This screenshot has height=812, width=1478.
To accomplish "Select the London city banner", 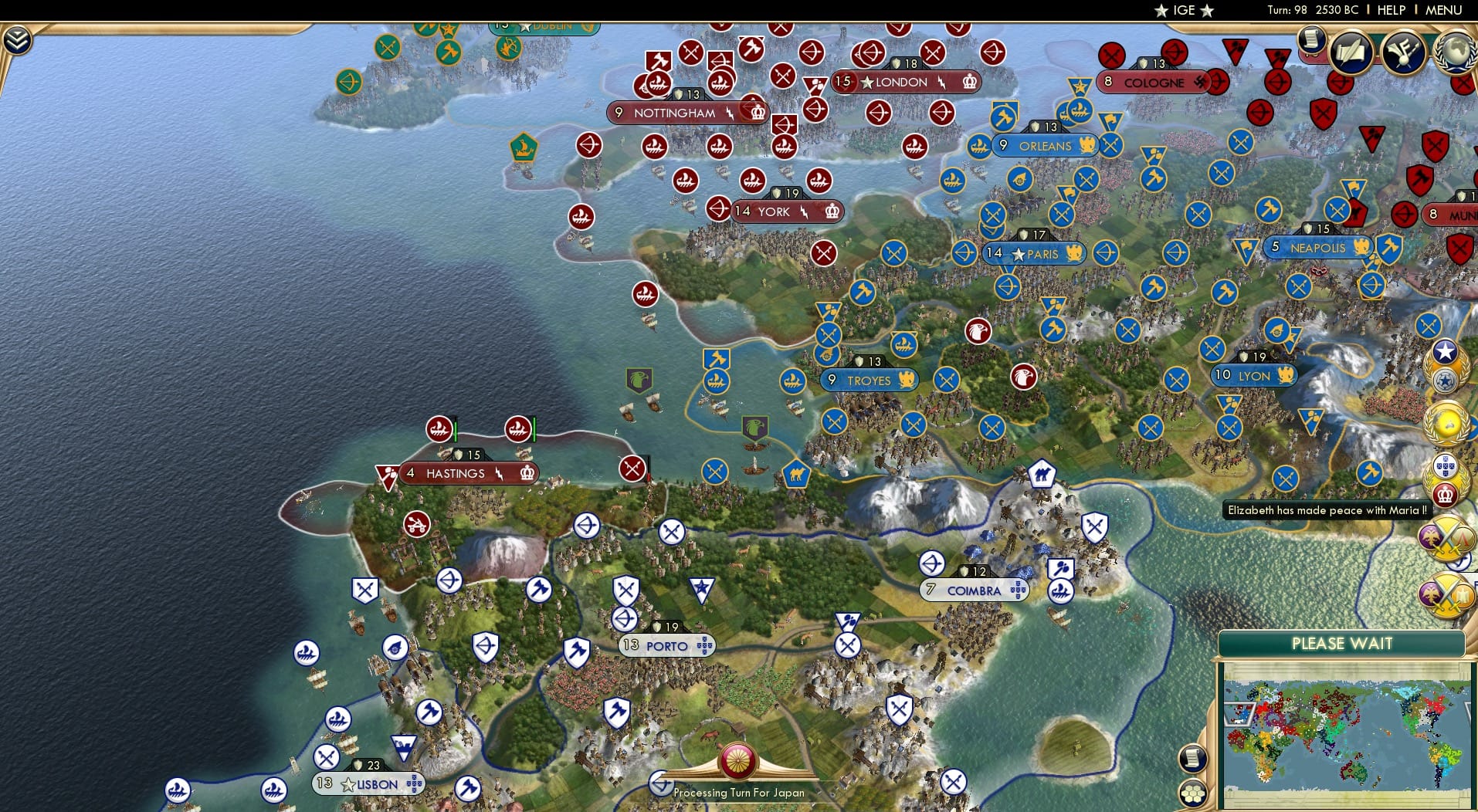I will (906, 82).
